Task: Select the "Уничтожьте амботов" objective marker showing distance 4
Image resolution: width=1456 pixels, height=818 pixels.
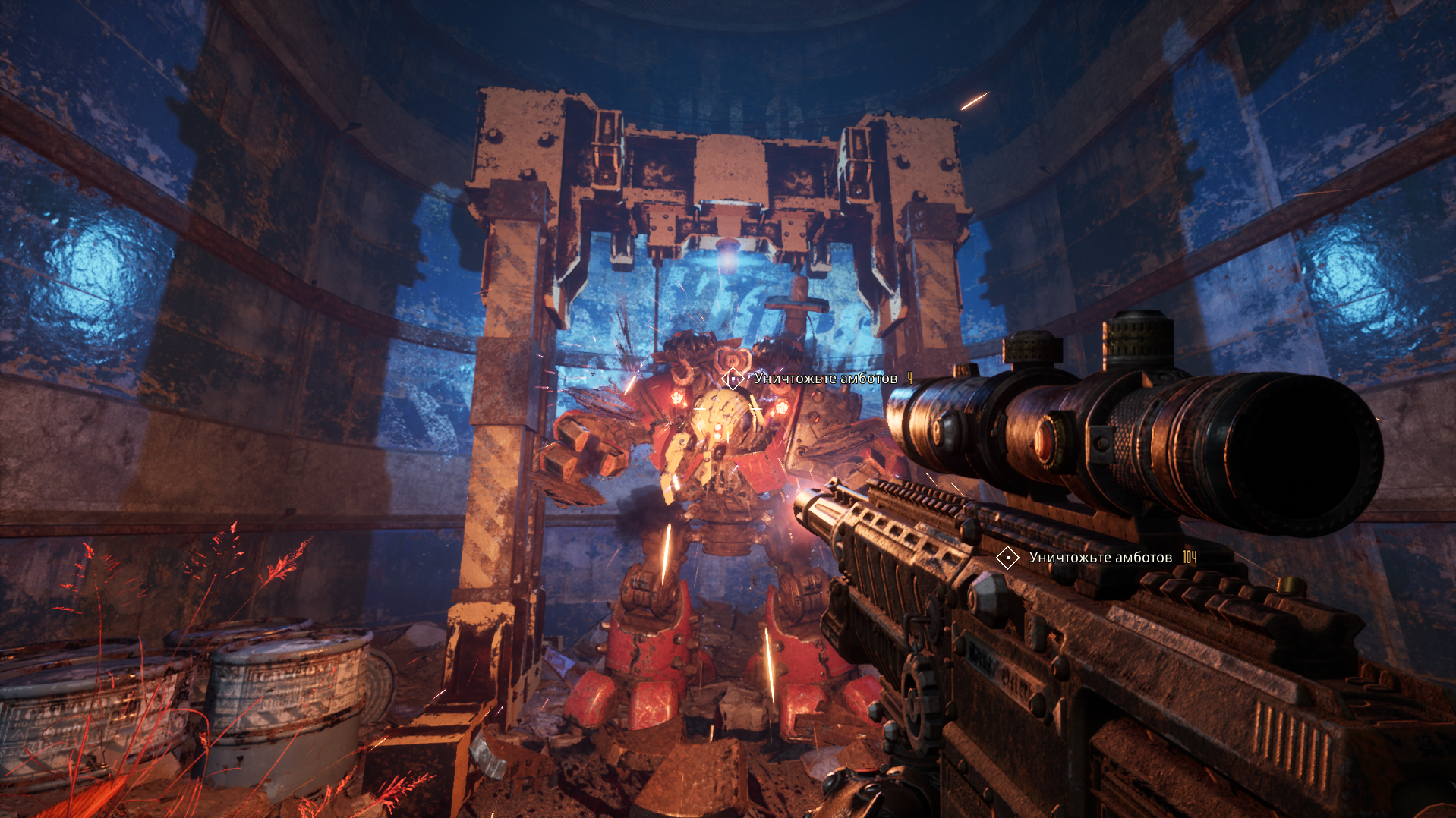Action: [733, 378]
